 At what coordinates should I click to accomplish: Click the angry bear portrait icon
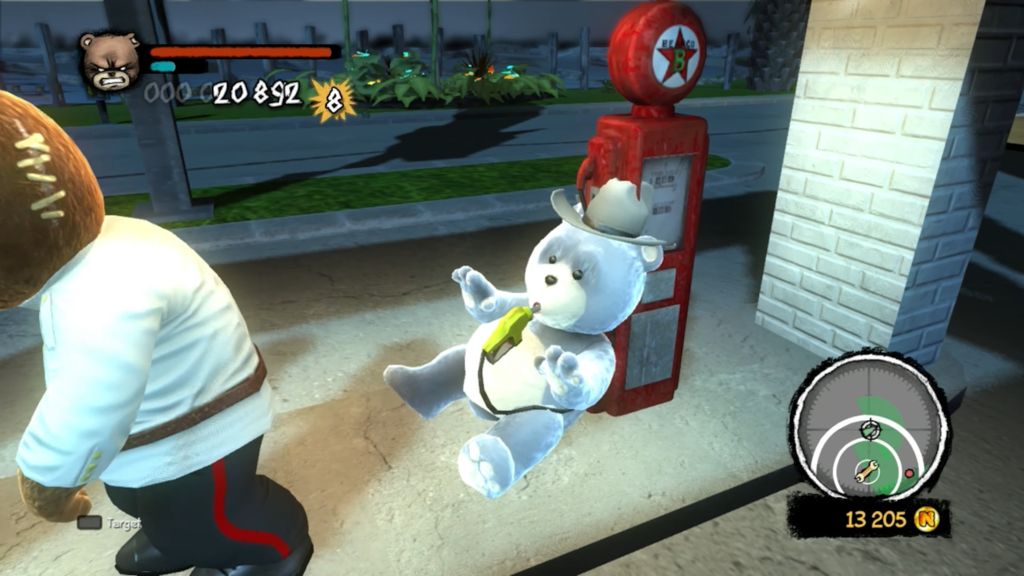coord(109,61)
